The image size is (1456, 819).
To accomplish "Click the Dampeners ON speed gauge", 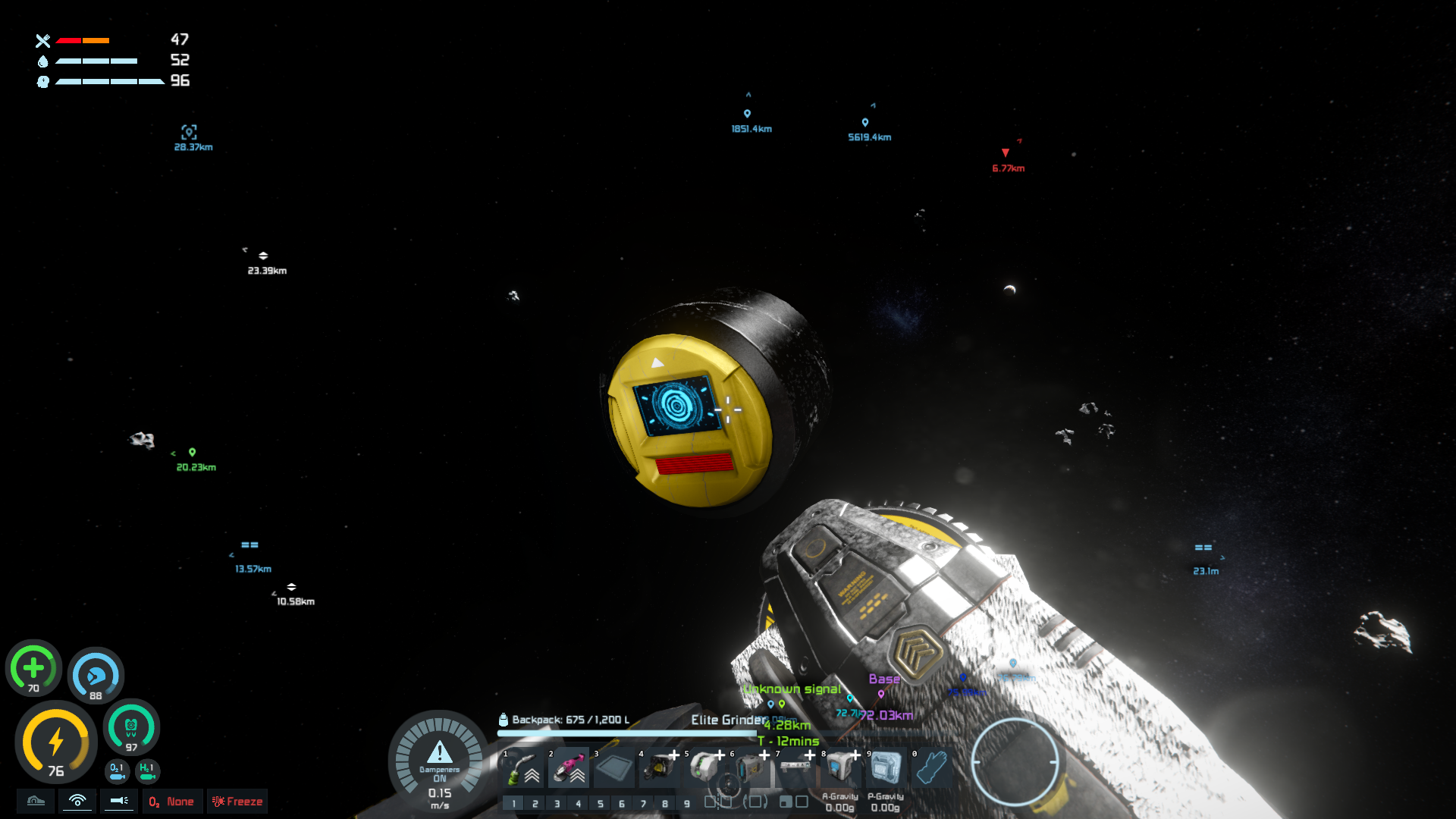I will pyautogui.click(x=440, y=761).
